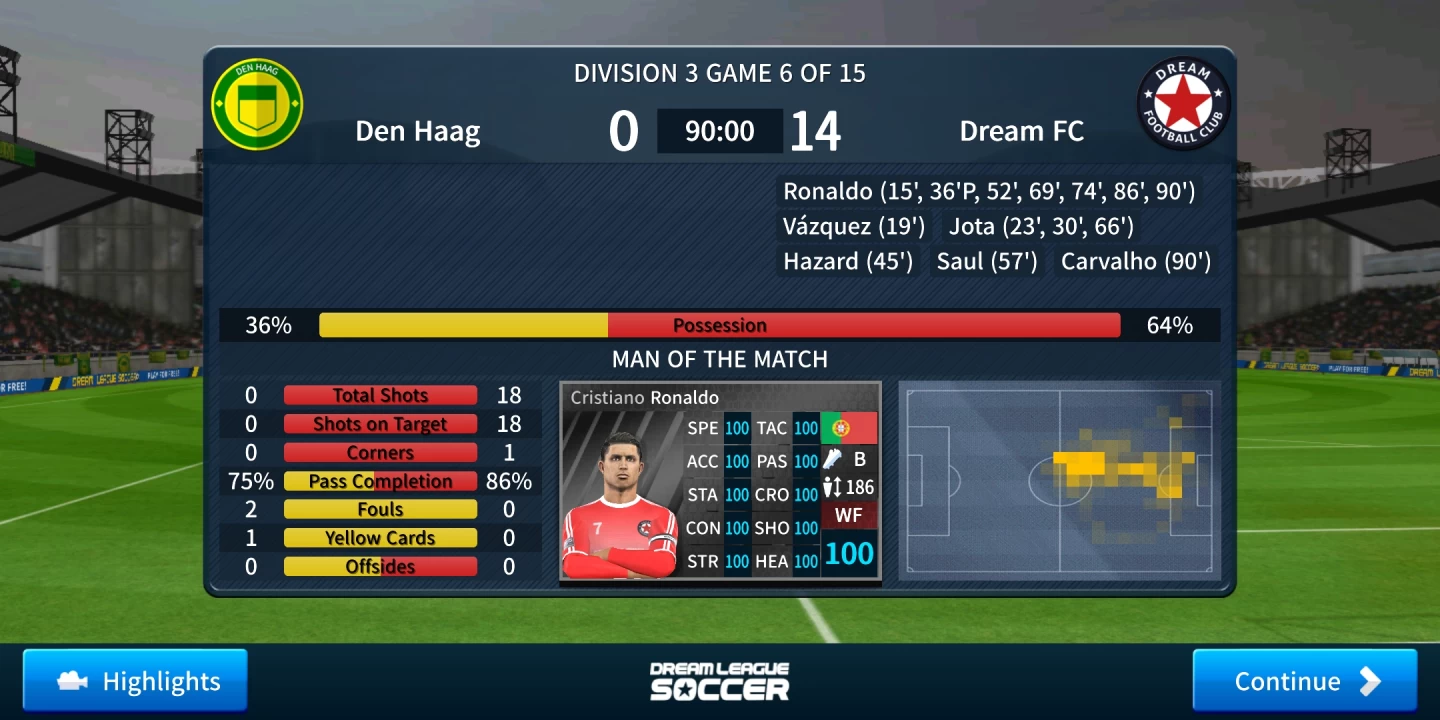Watch the match Highlights
Image resolution: width=1440 pixels, height=720 pixels.
pyautogui.click(x=135, y=681)
